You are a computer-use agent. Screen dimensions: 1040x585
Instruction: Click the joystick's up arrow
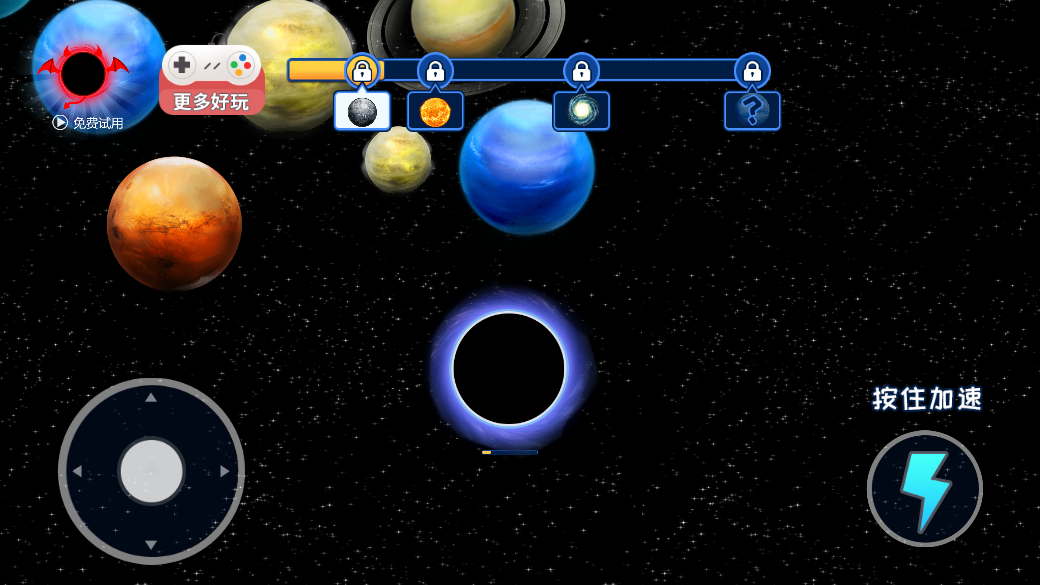click(151, 397)
